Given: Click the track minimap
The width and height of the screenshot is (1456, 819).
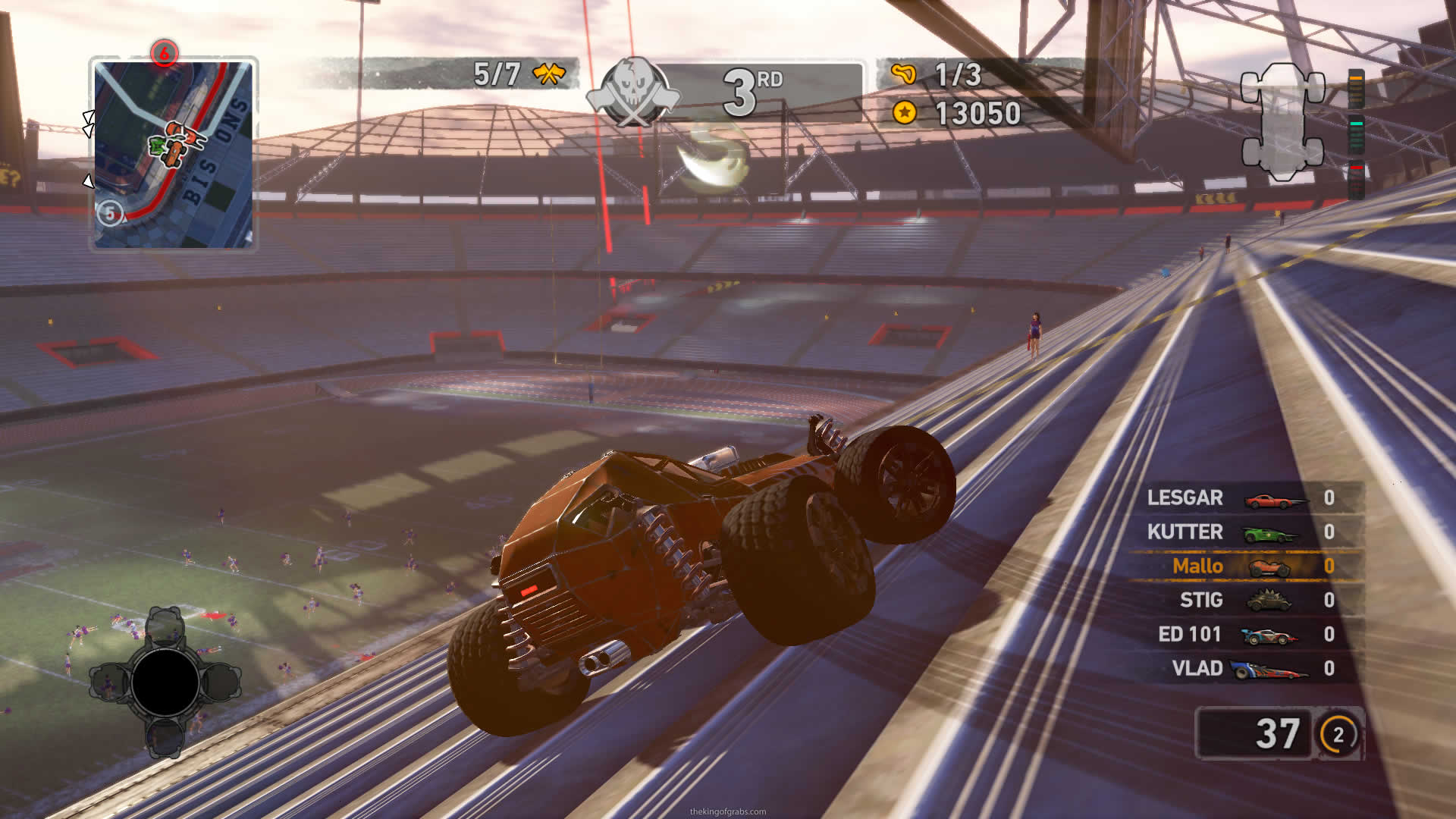Looking at the screenshot, I should coord(174,154).
